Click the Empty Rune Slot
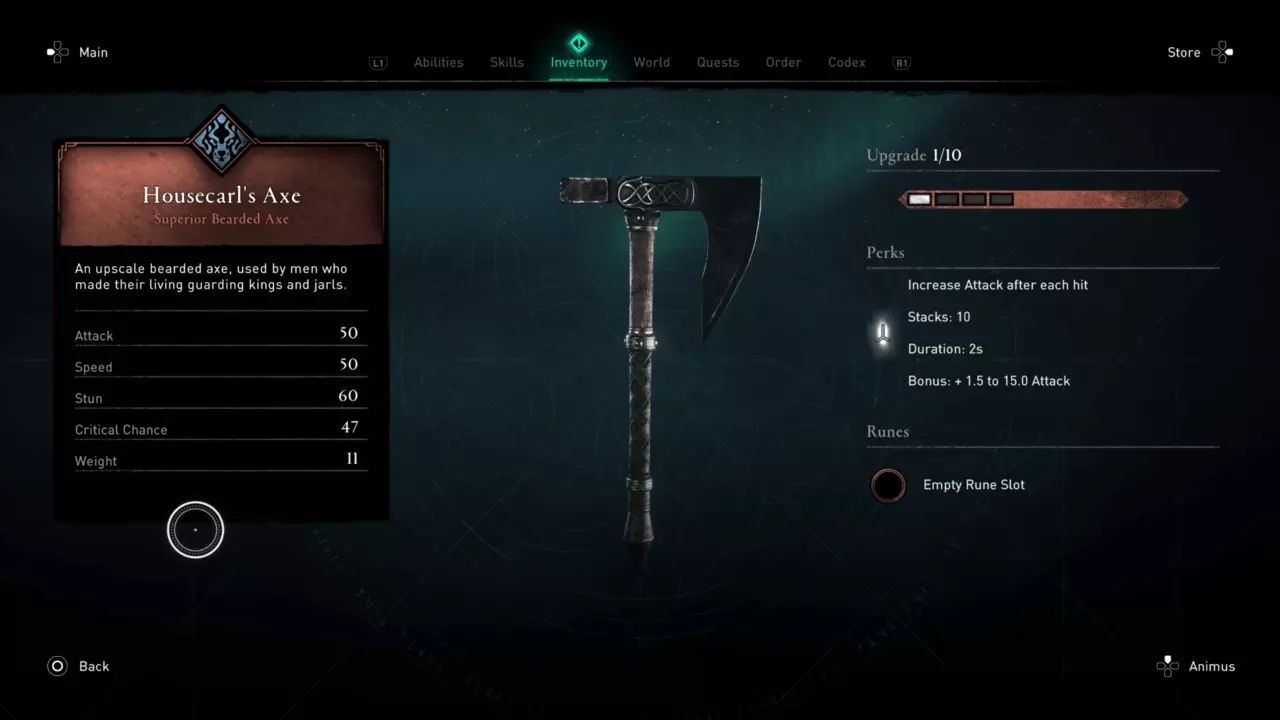This screenshot has width=1280, height=720. (888, 486)
